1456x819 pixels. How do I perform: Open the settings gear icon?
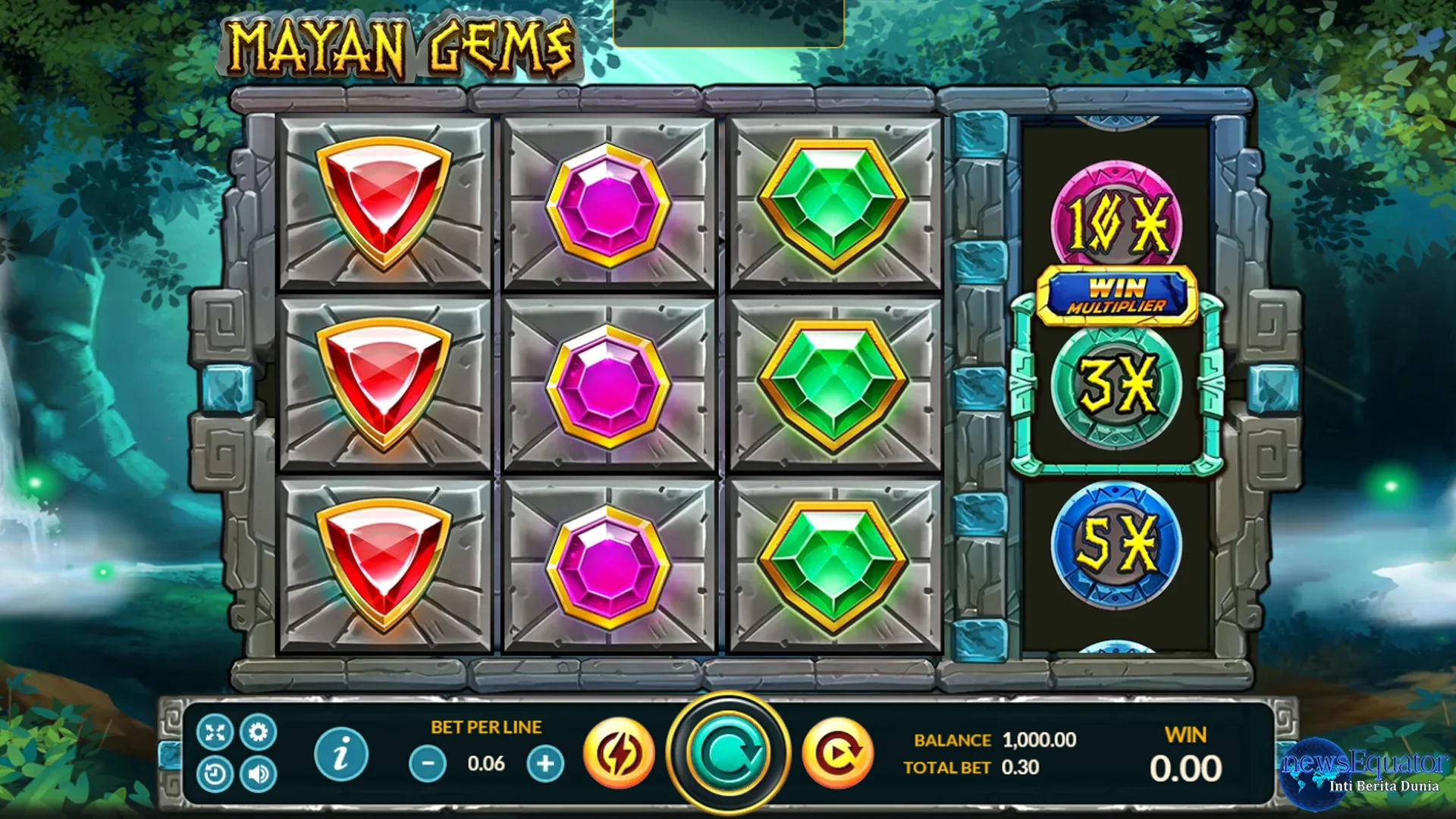click(x=257, y=733)
